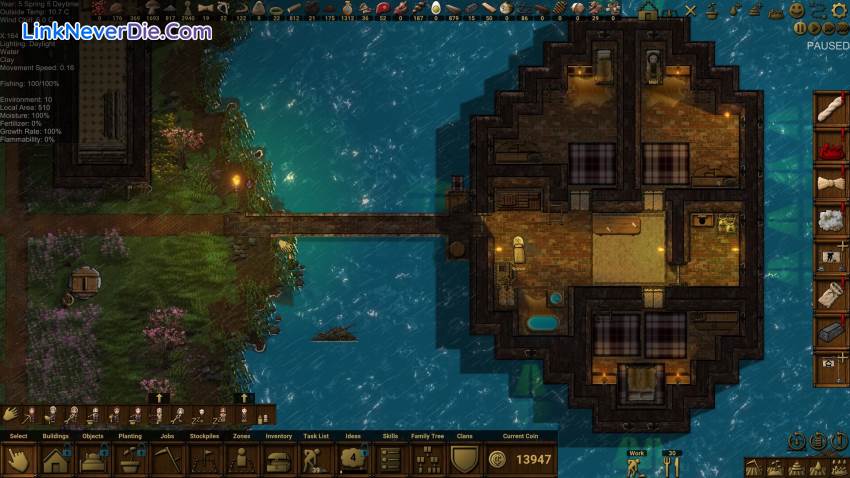
Task: Open the Stockpiles menu
Action: (204, 459)
